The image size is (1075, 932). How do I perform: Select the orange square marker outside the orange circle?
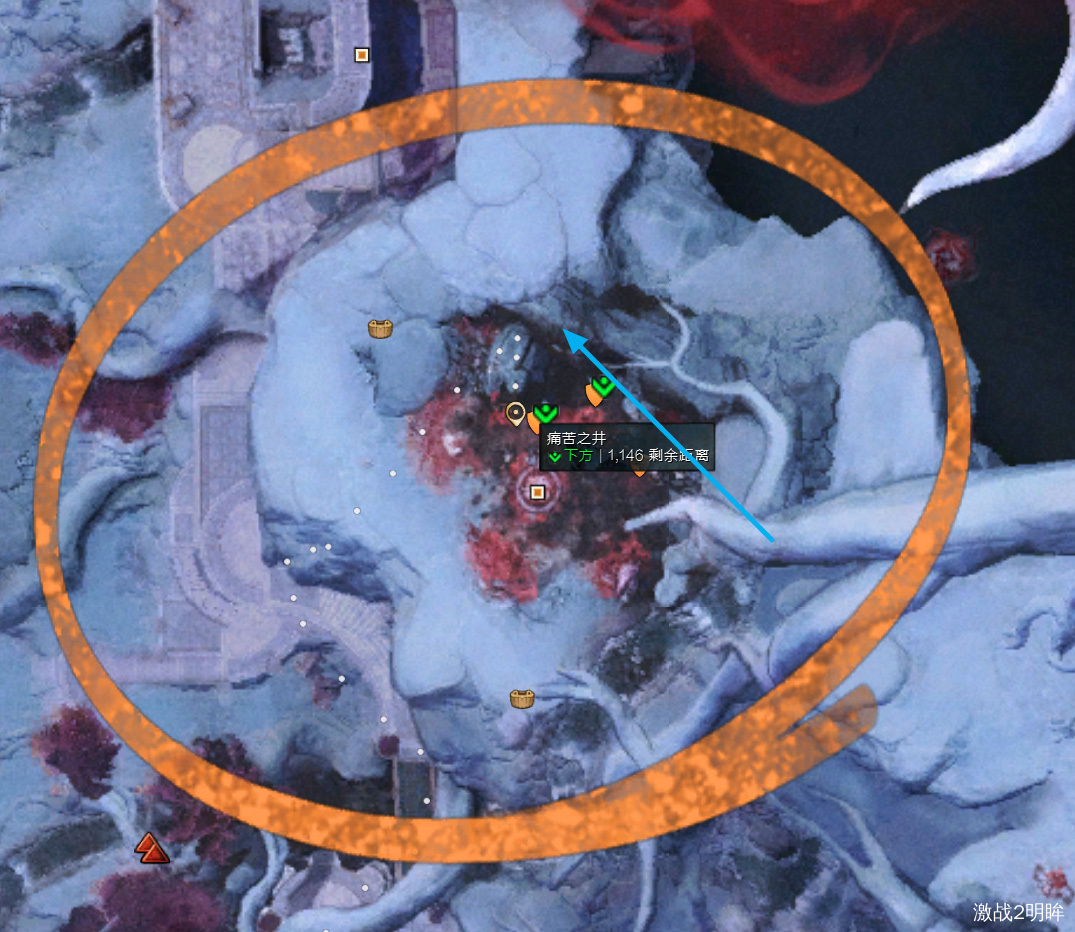tap(362, 55)
